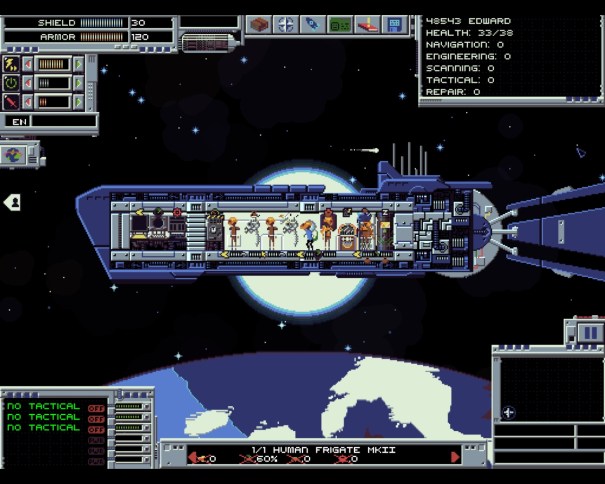Click the red ship build icon
Screen dimensions: 605x484
tap(367, 24)
